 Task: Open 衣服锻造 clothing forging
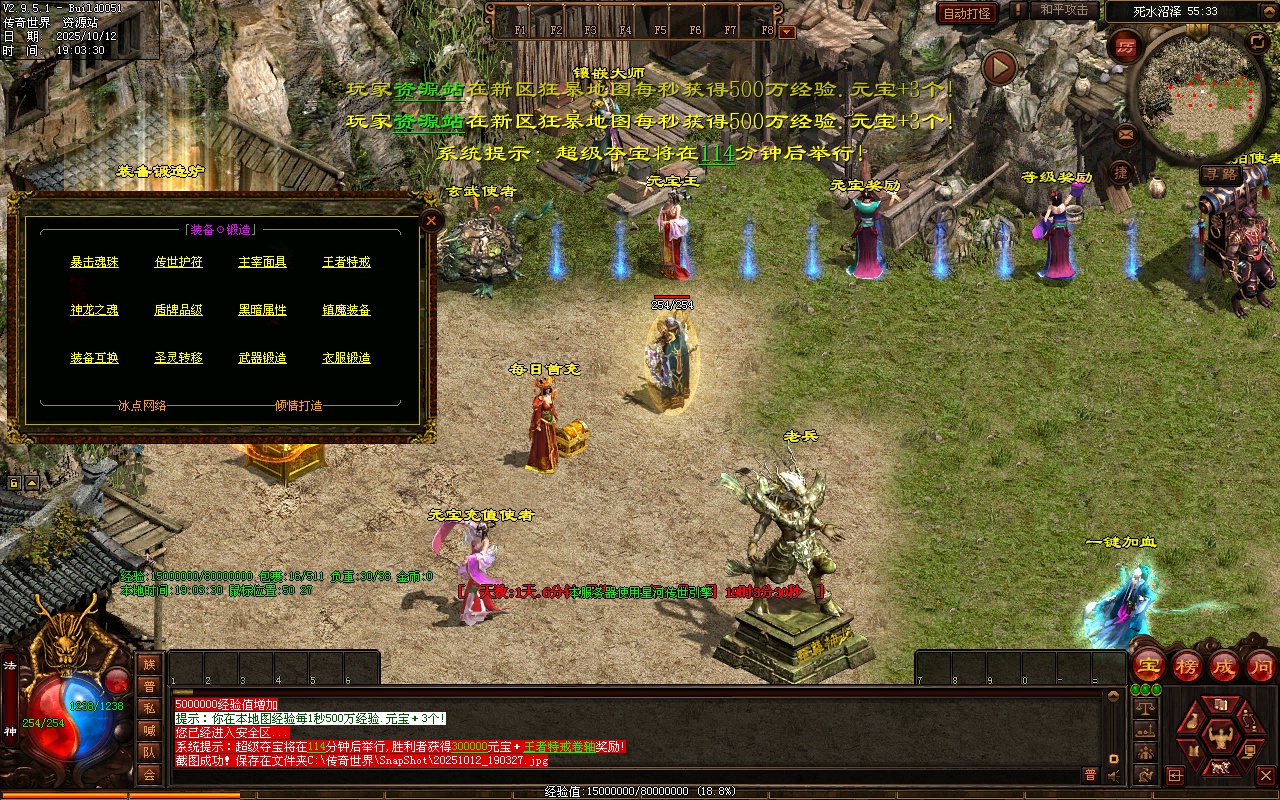tap(346, 358)
